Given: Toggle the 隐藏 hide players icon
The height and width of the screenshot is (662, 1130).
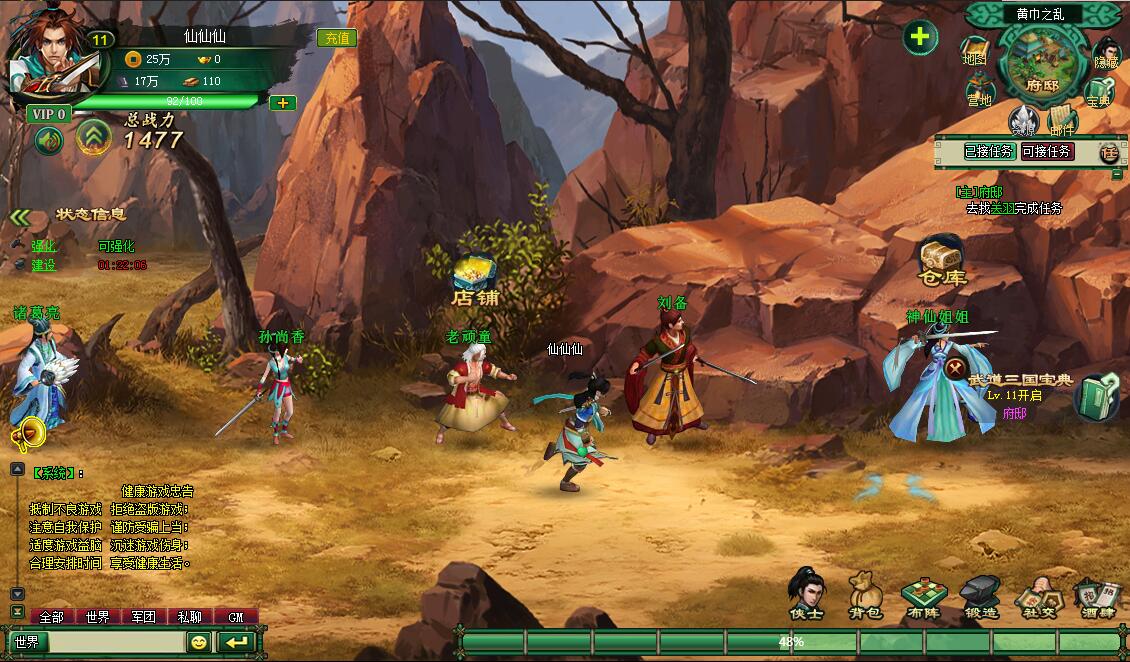Looking at the screenshot, I should coord(1105,54).
